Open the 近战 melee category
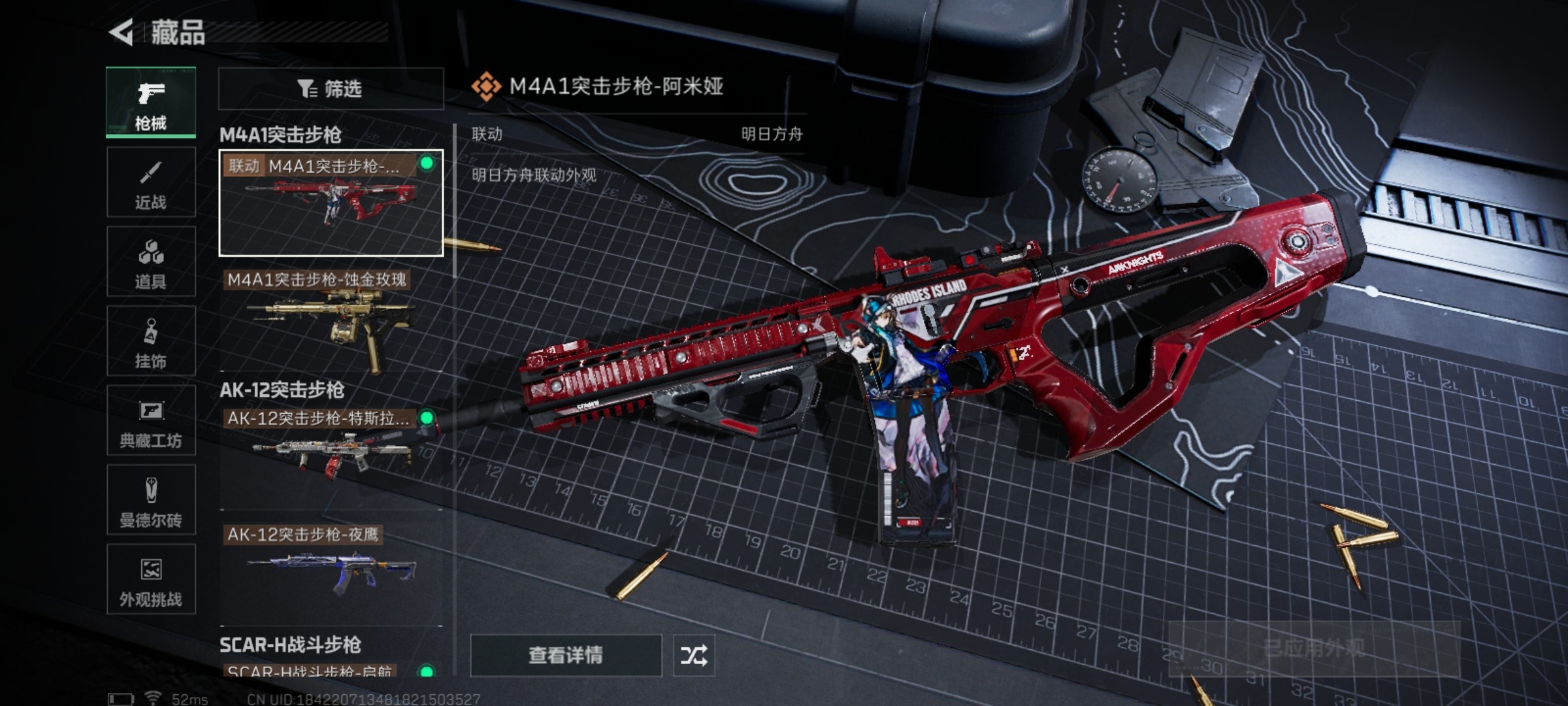The width and height of the screenshot is (1568, 706). tap(151, 182)
